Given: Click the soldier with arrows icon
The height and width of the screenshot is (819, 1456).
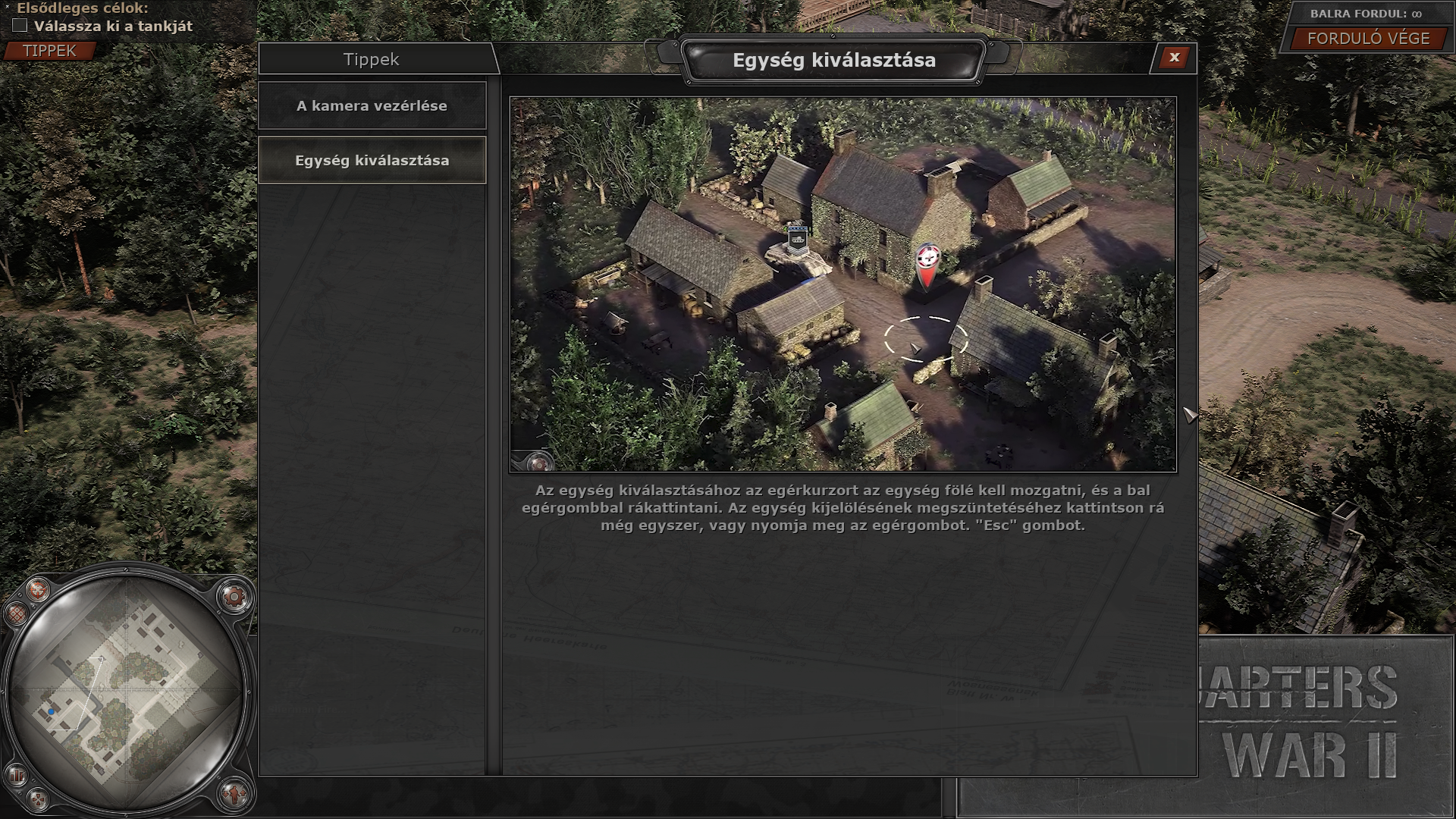Looking at the screenshot, I should 234,794.
